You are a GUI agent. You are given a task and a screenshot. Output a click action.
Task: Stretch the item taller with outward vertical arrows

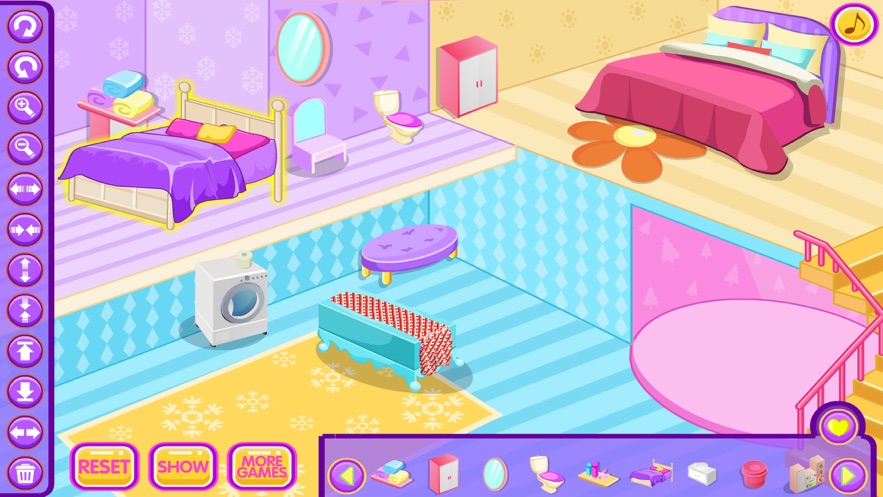(24, 270)
